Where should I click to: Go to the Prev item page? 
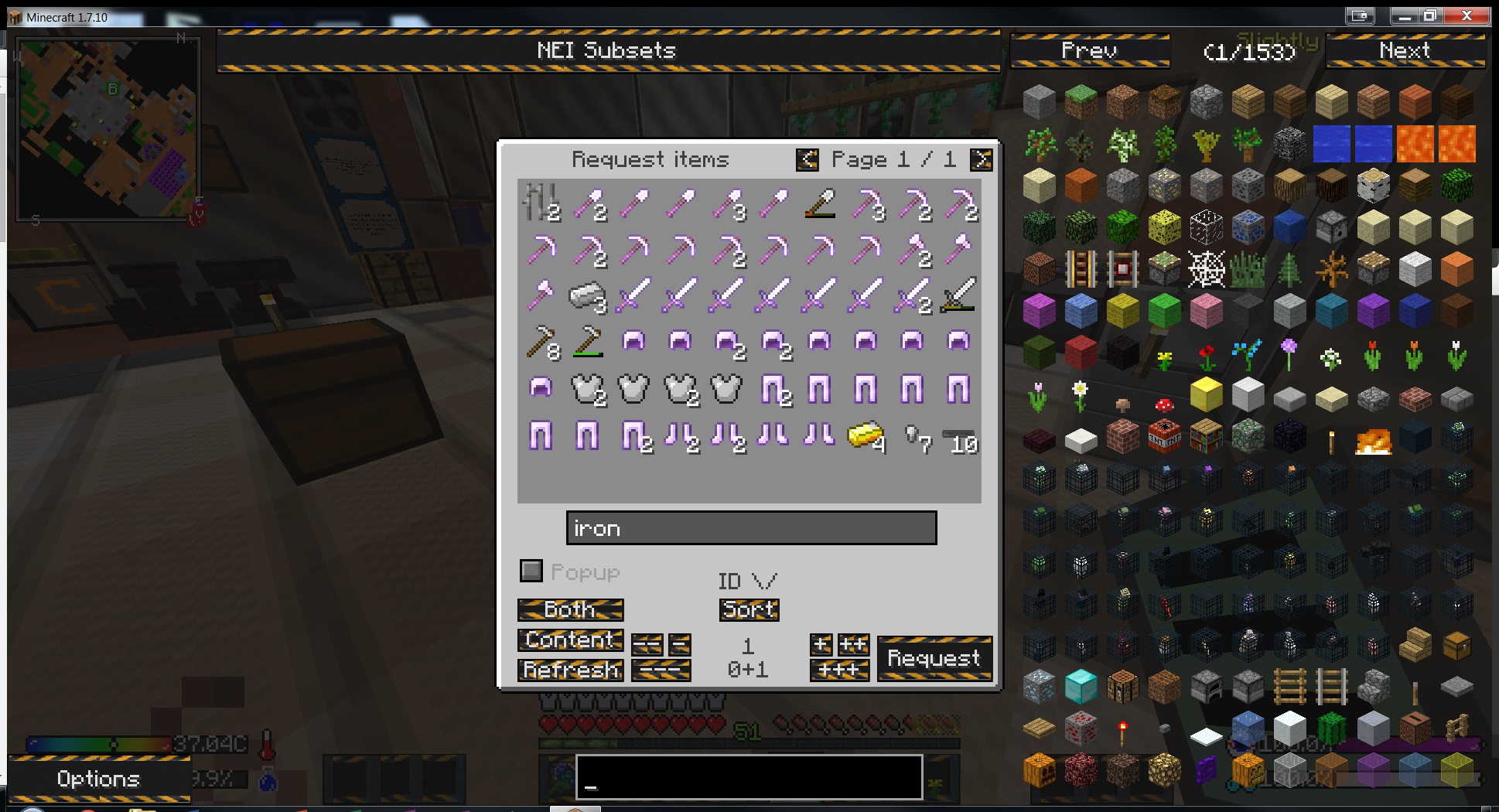1089,51
